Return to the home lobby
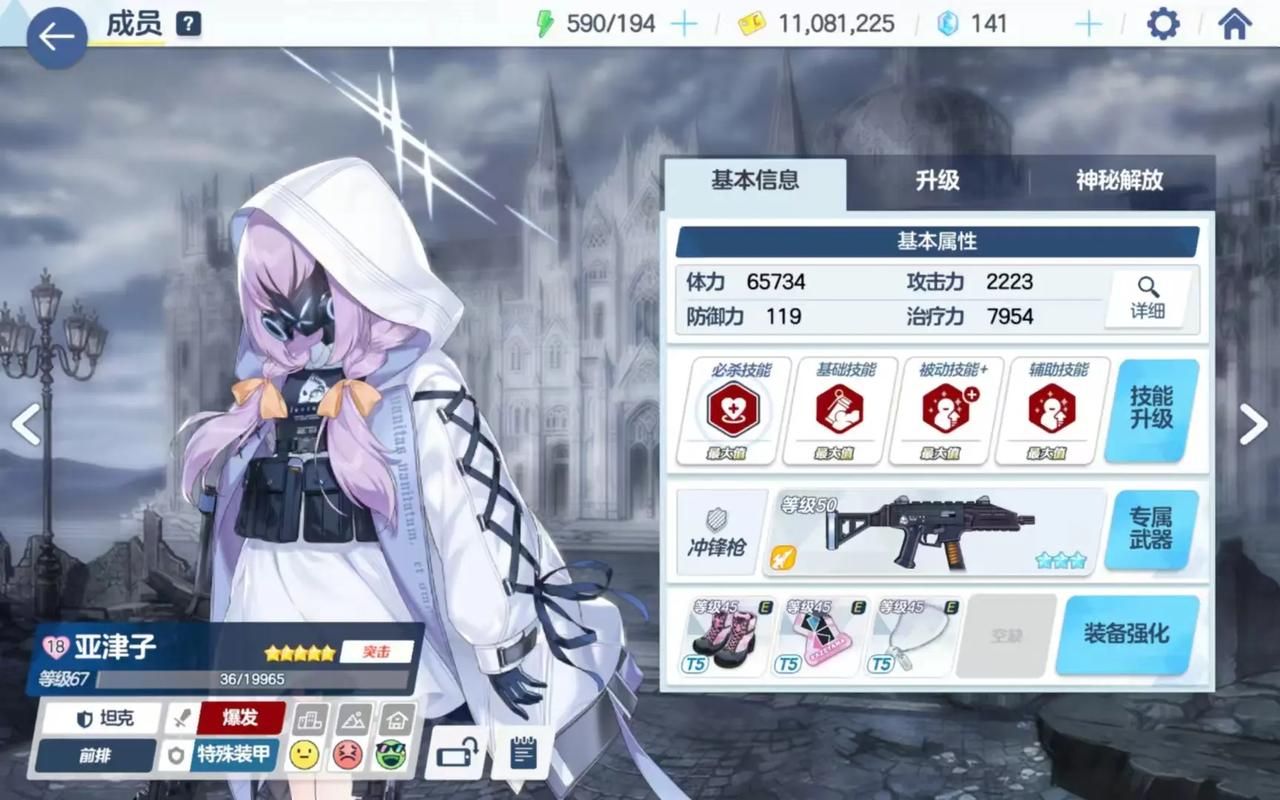The image size is (1280, 800). tap(1235, 24)
